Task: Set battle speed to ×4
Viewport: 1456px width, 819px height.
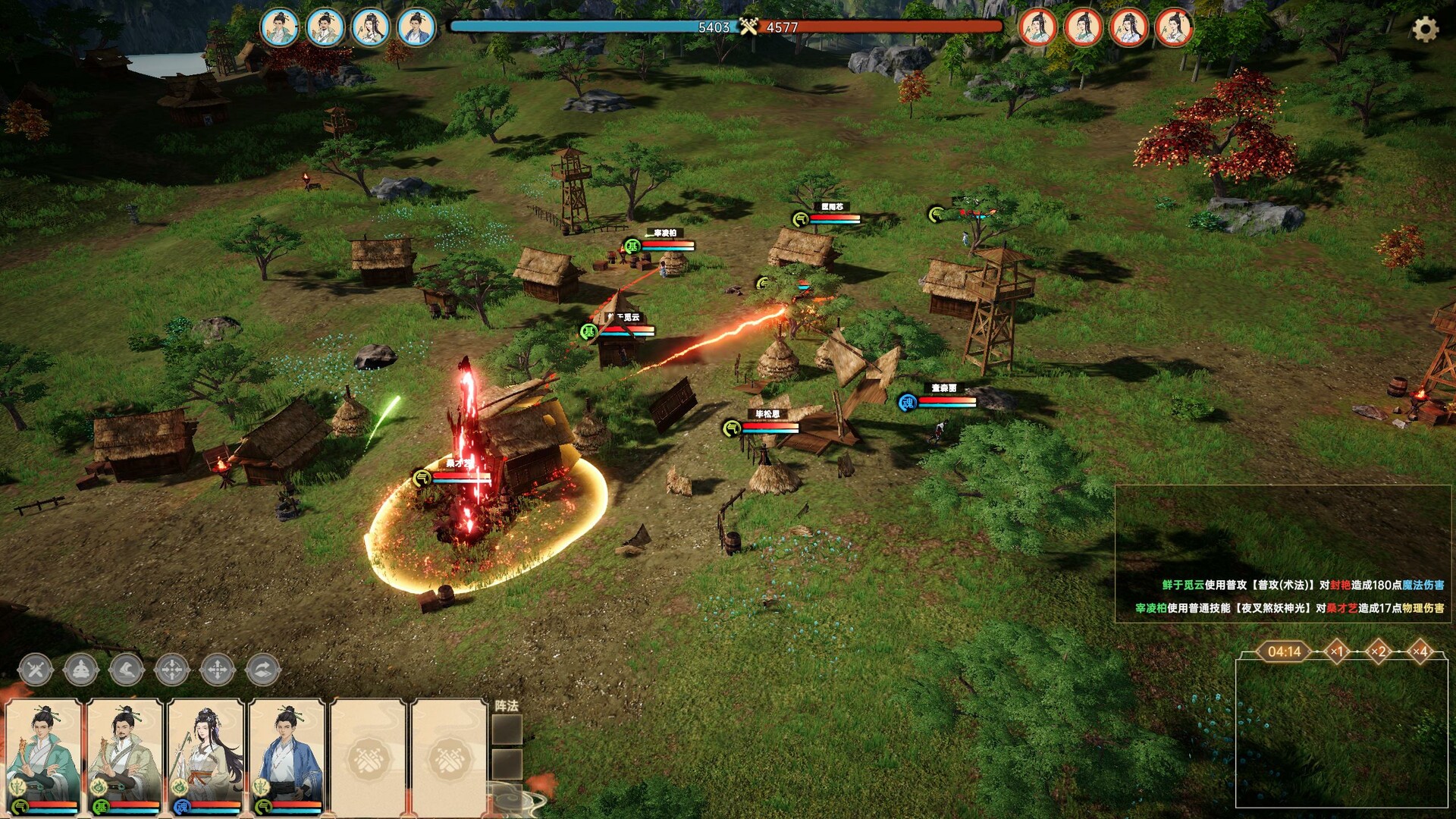Action: tap(1420, 651)
